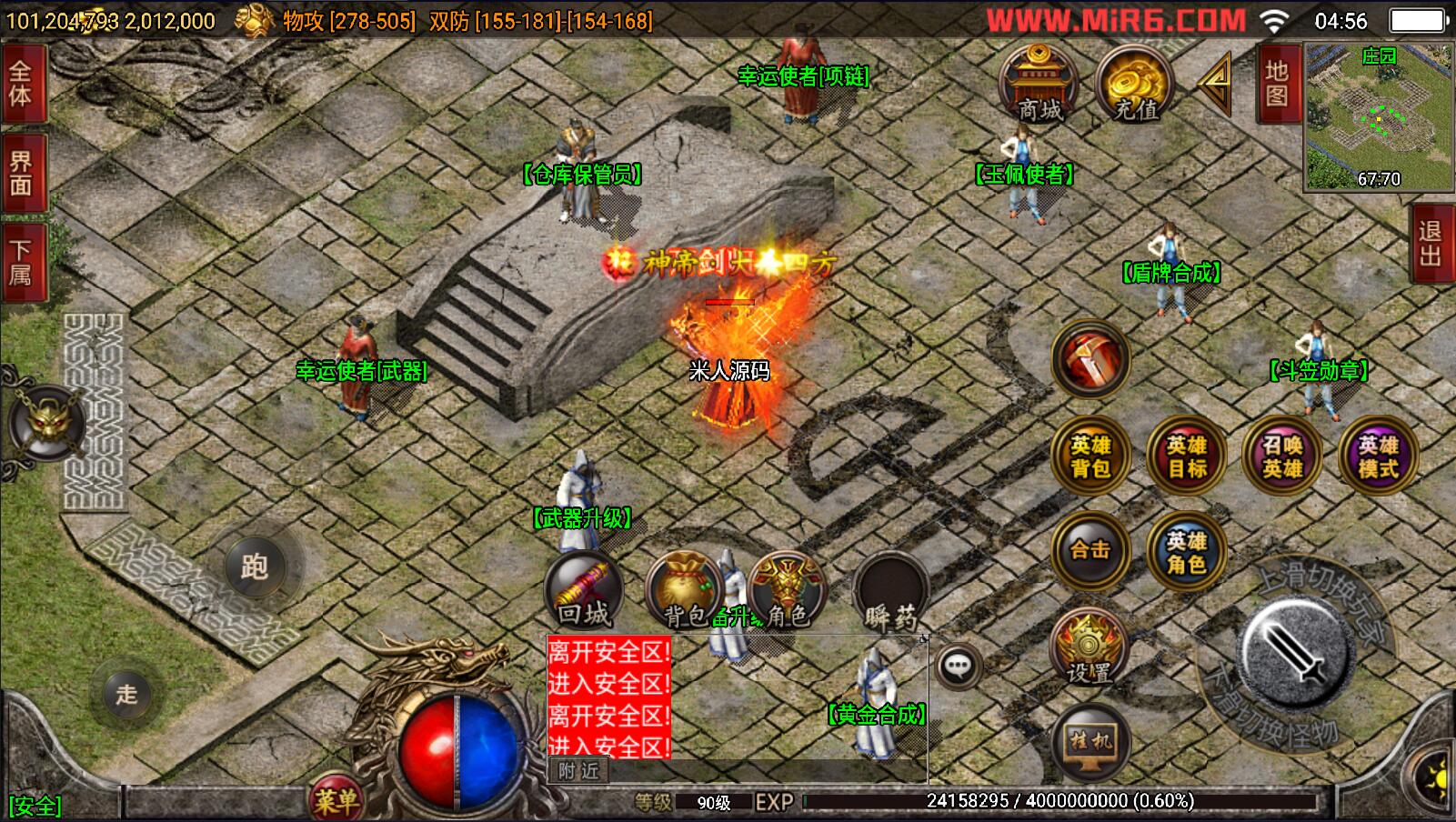Viewport: 1456px width, 822px height.
Task: Trigger the 合击 combo attack
Action: (x=1089, y=550)
